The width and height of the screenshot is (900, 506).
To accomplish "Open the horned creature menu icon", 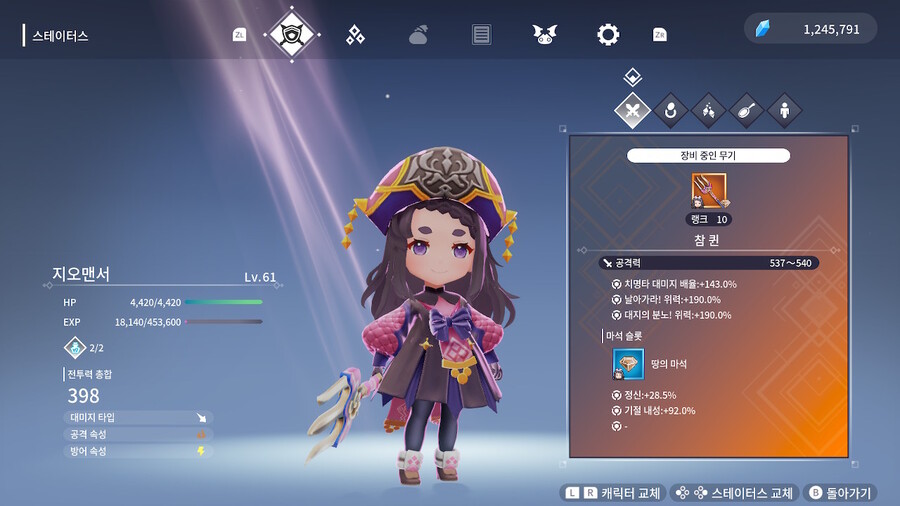I will click(x=544, y=35).
